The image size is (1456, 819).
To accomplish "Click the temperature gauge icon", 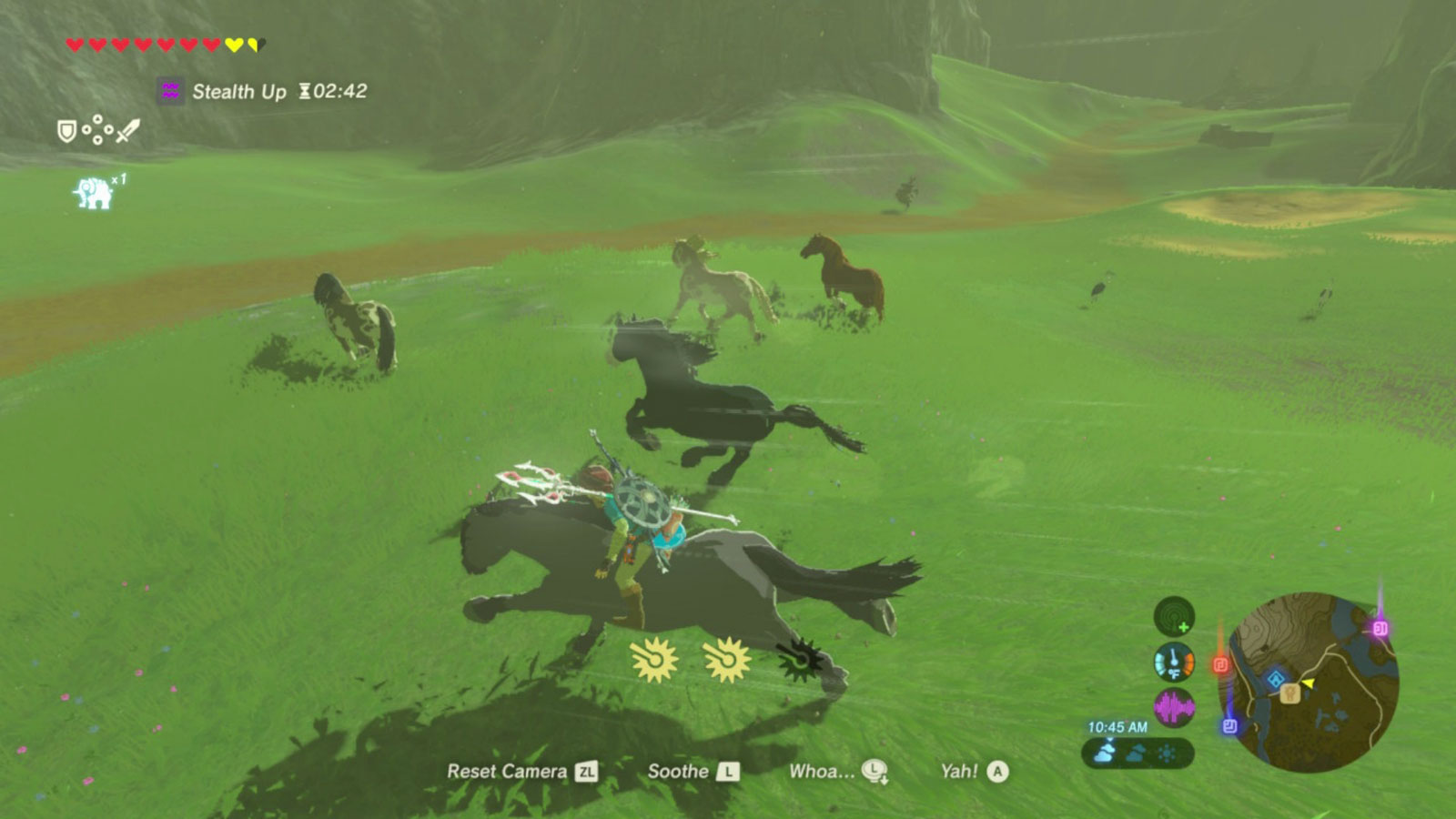I will [1175, 662].
